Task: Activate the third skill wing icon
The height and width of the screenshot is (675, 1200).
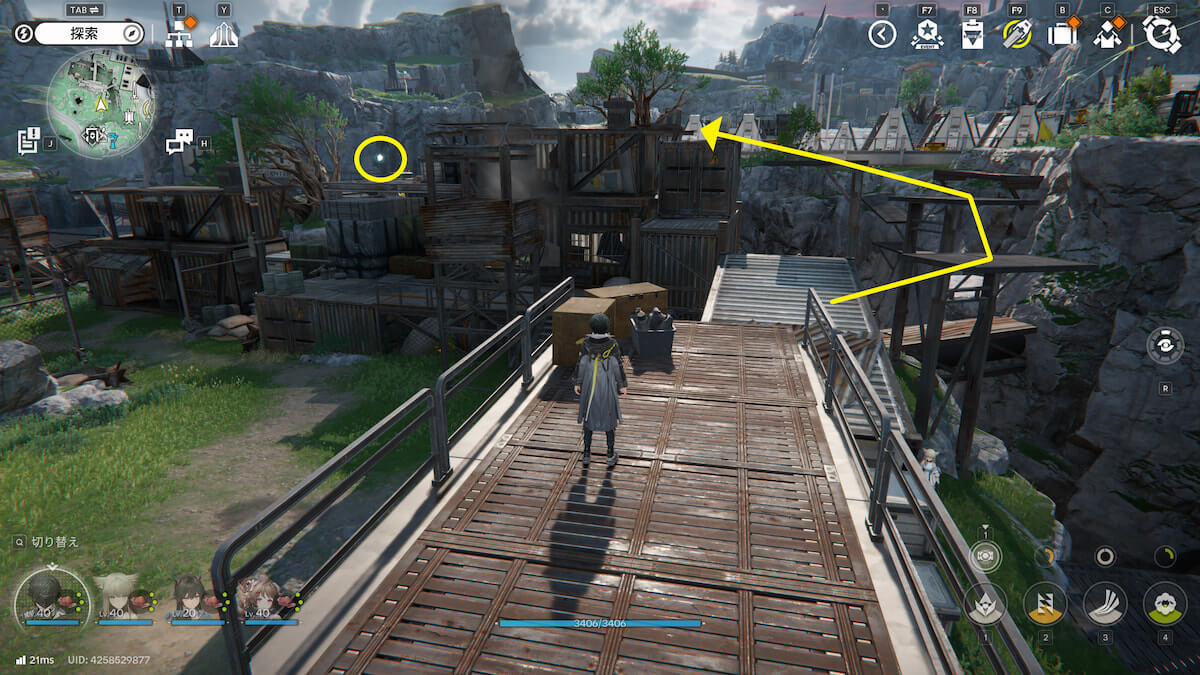Action: pos(1105,603)
